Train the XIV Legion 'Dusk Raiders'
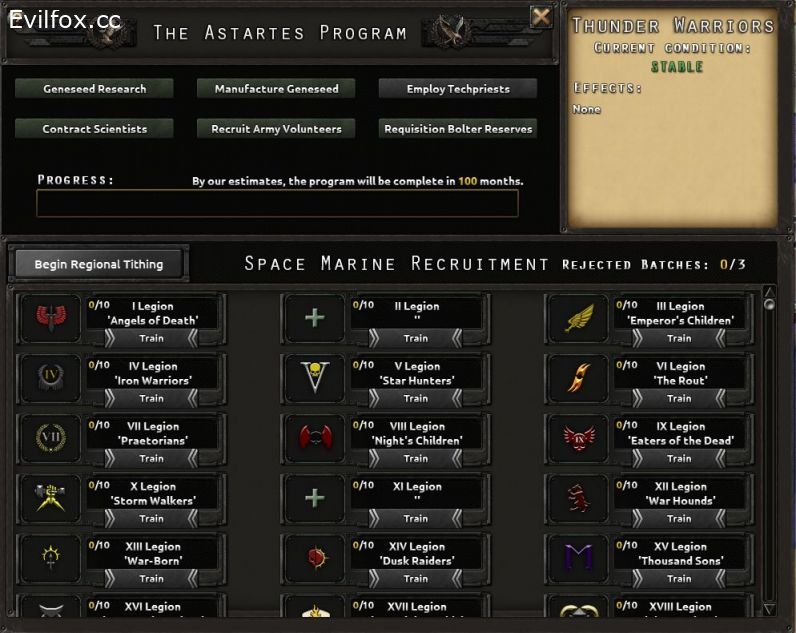Image resolution: width=796 pixels, height=633 pixels. click(415, 578)
